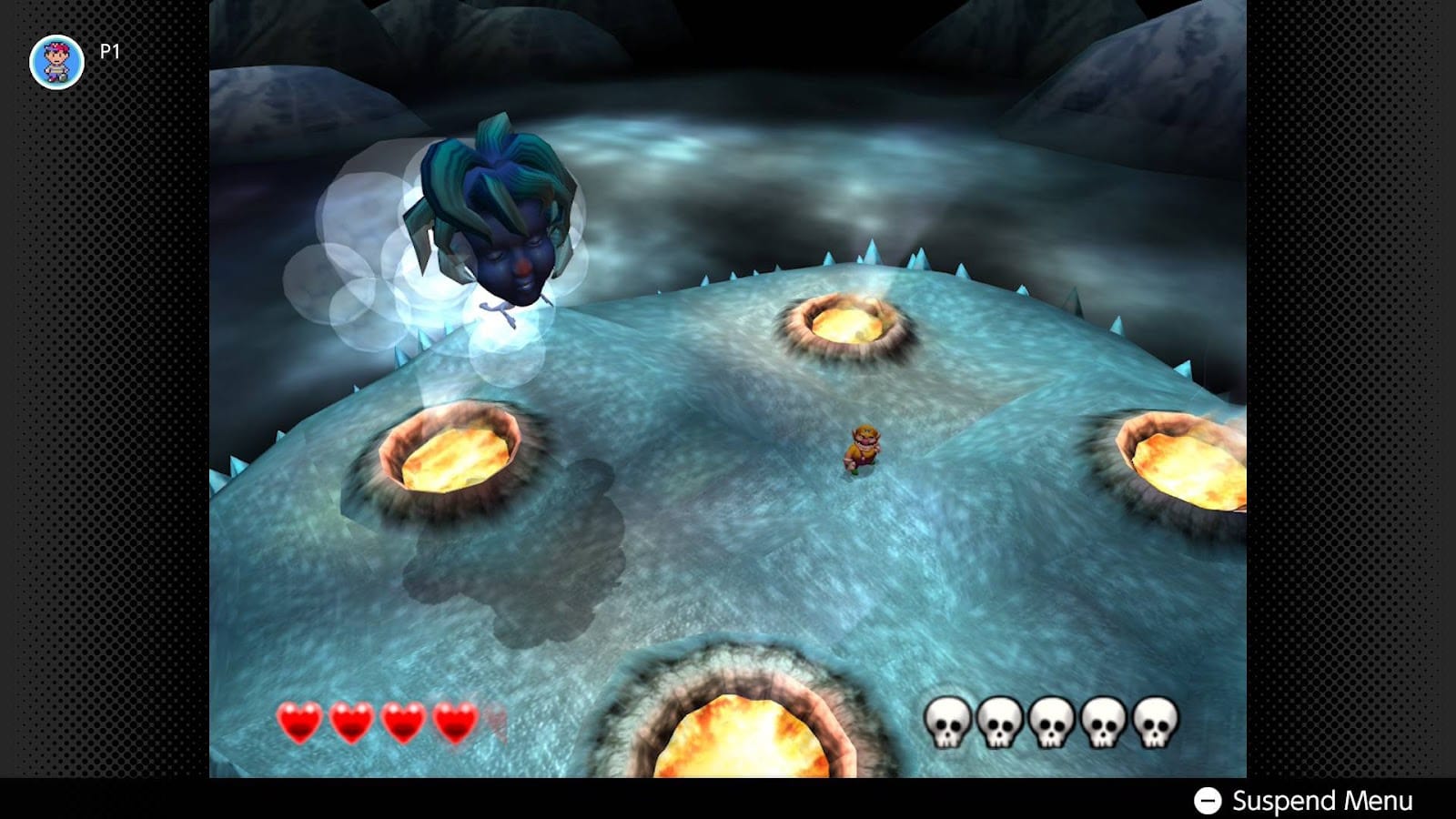Click the P1 player avatar icon

click(56, 56)
